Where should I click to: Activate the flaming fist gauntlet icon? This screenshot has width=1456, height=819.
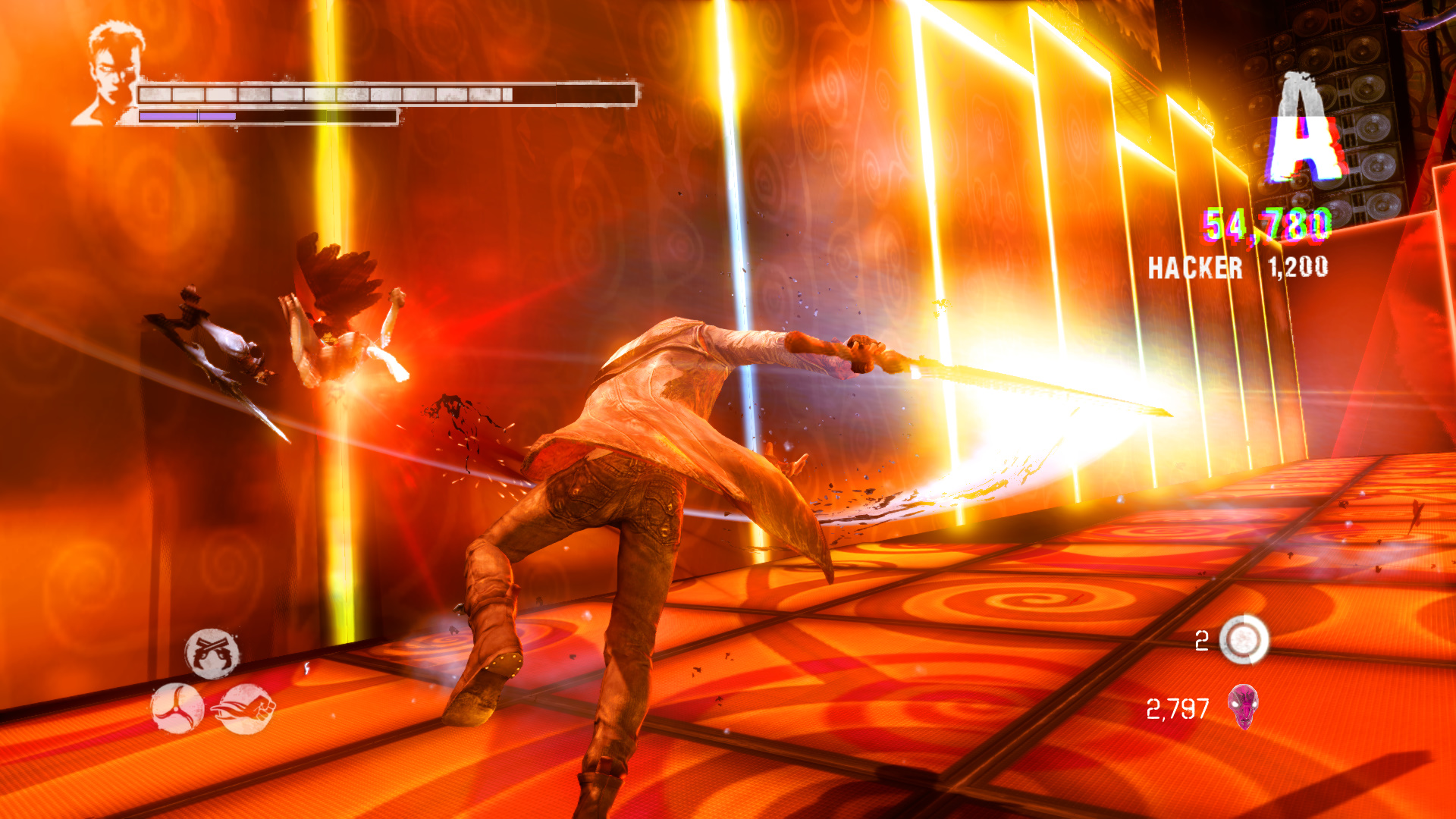click(246, 709)
